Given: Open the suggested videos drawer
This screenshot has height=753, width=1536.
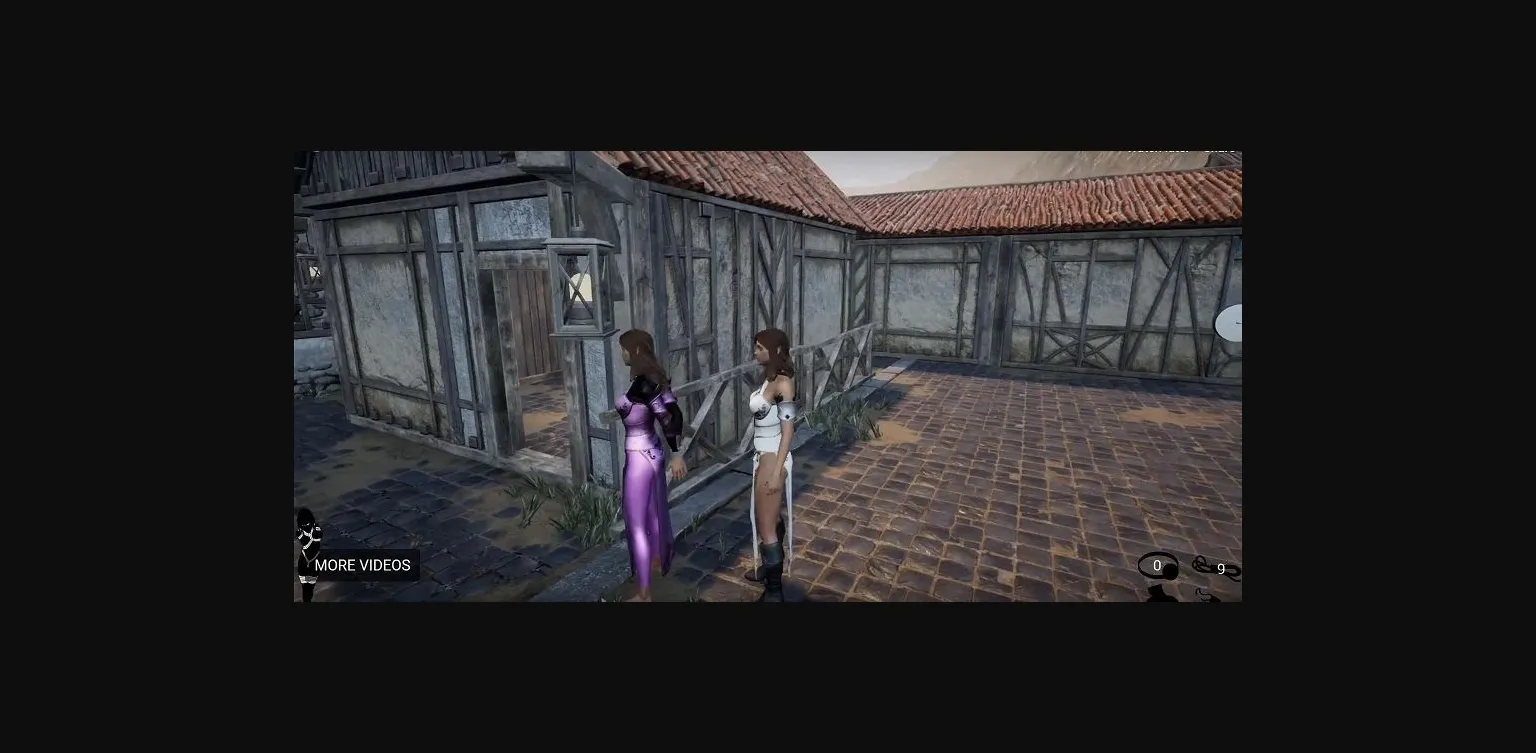Looking at the screenshot, I should click(x=362, y=565).
